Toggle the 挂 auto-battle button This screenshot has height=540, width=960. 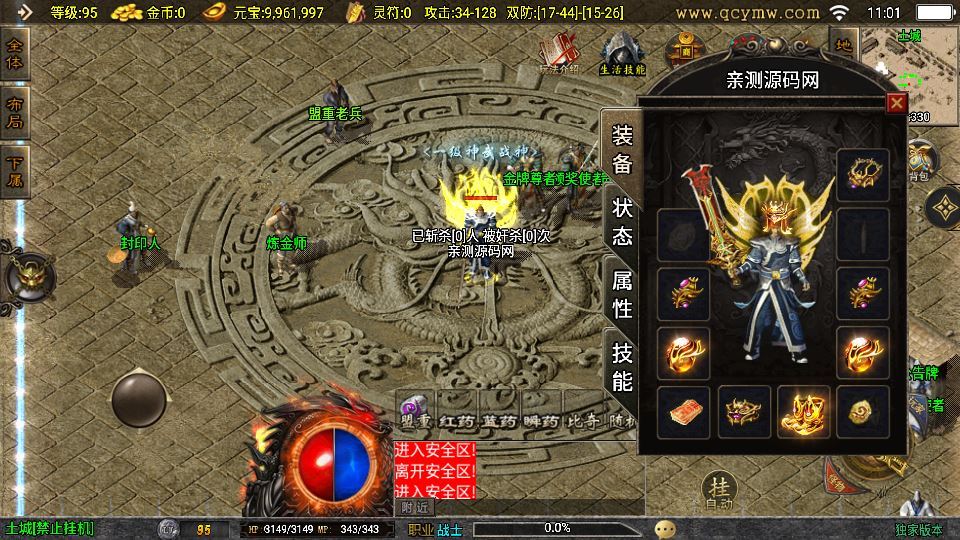[x=718, y=491]
